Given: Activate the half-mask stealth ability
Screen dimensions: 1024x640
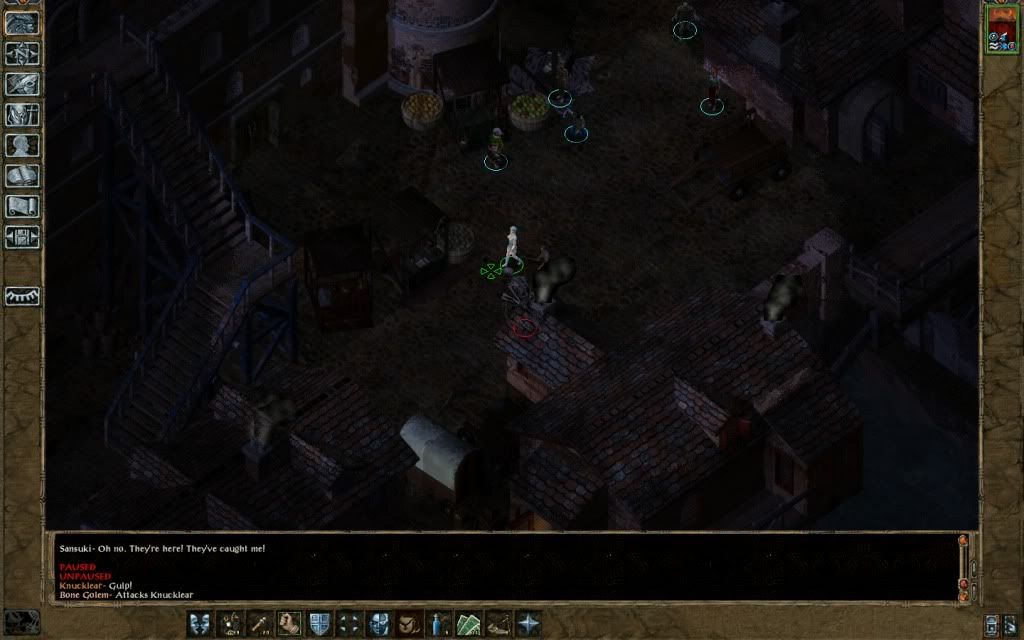Looking at the screenshot, I should click(x=379, y=623).
